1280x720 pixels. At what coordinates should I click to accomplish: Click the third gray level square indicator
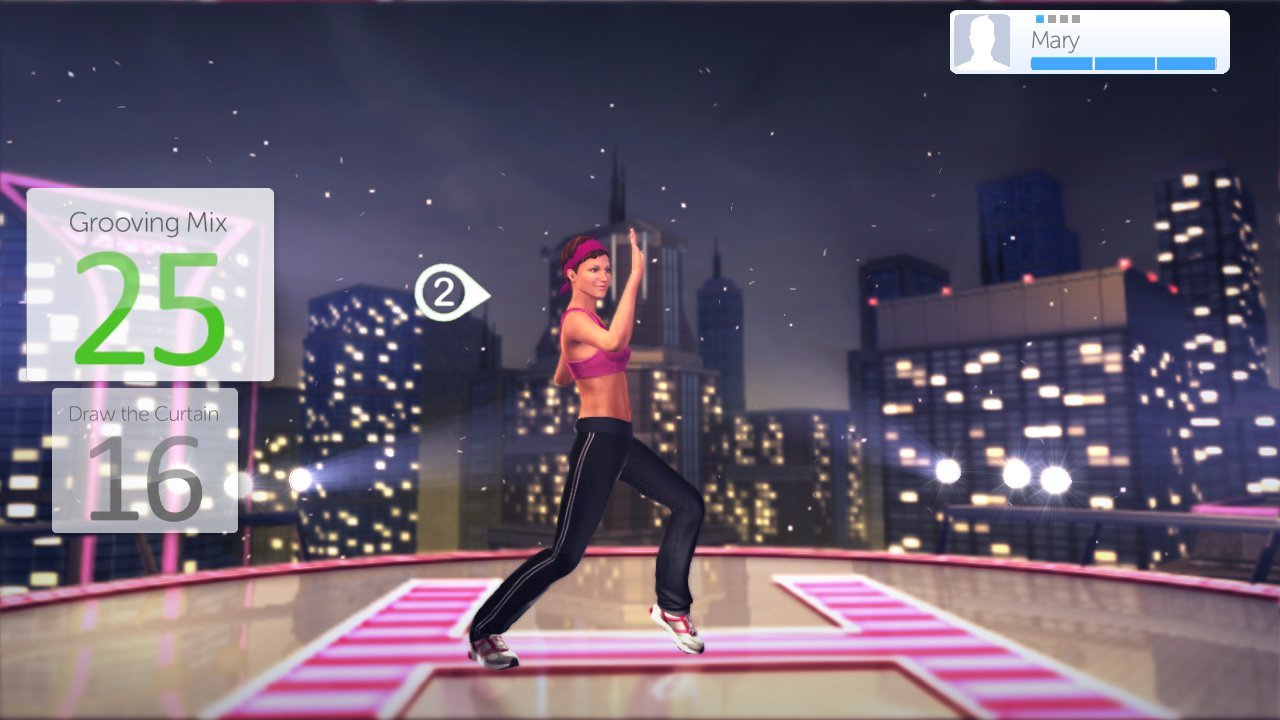point(1064,19)
